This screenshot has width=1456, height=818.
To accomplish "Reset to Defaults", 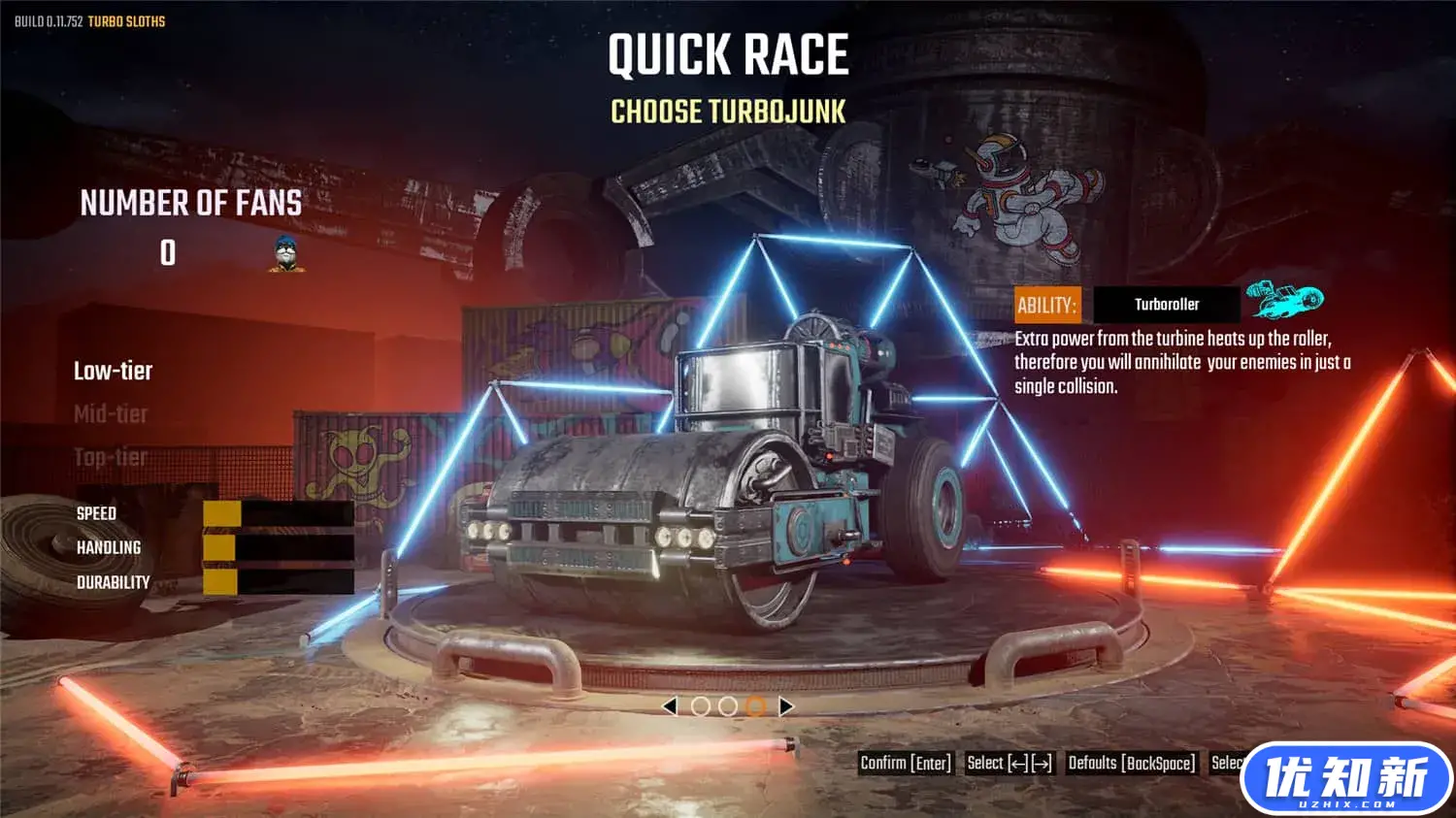I will pos(1132,764).
